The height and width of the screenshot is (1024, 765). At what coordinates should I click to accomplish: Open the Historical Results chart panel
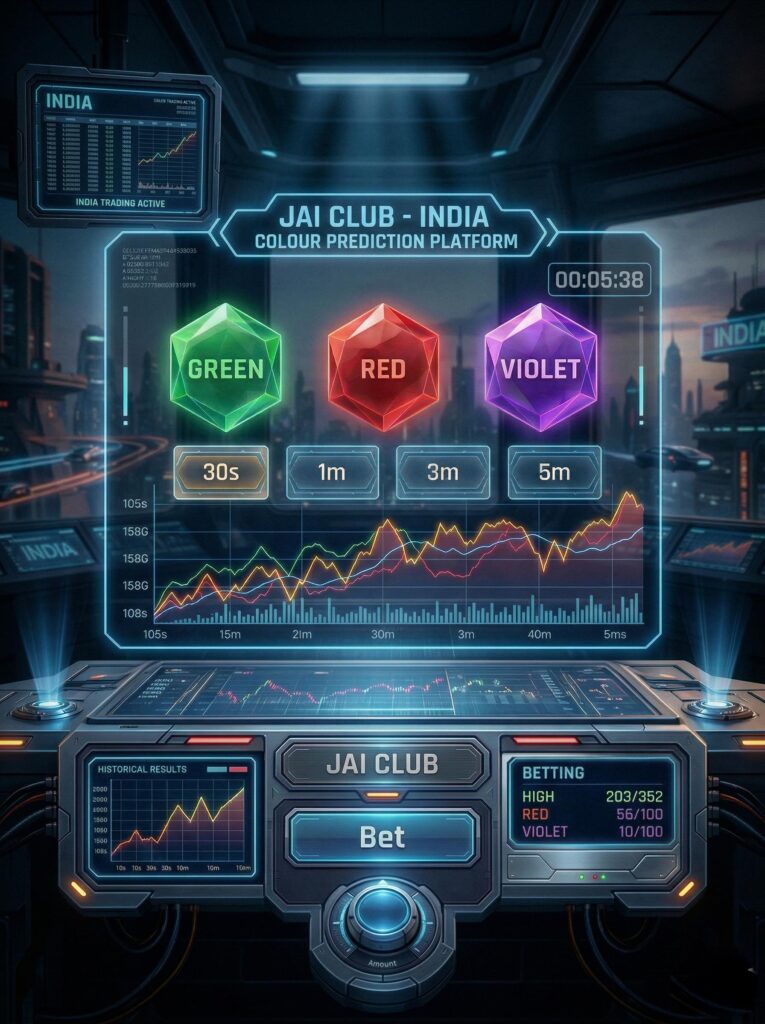(170, 818)
